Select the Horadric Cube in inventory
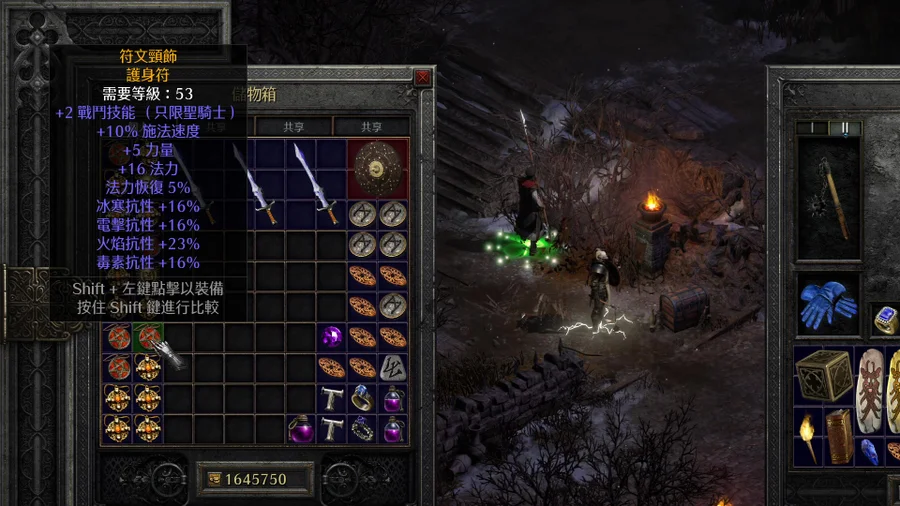Screen dimensions: 900x506 pos(823,375)
